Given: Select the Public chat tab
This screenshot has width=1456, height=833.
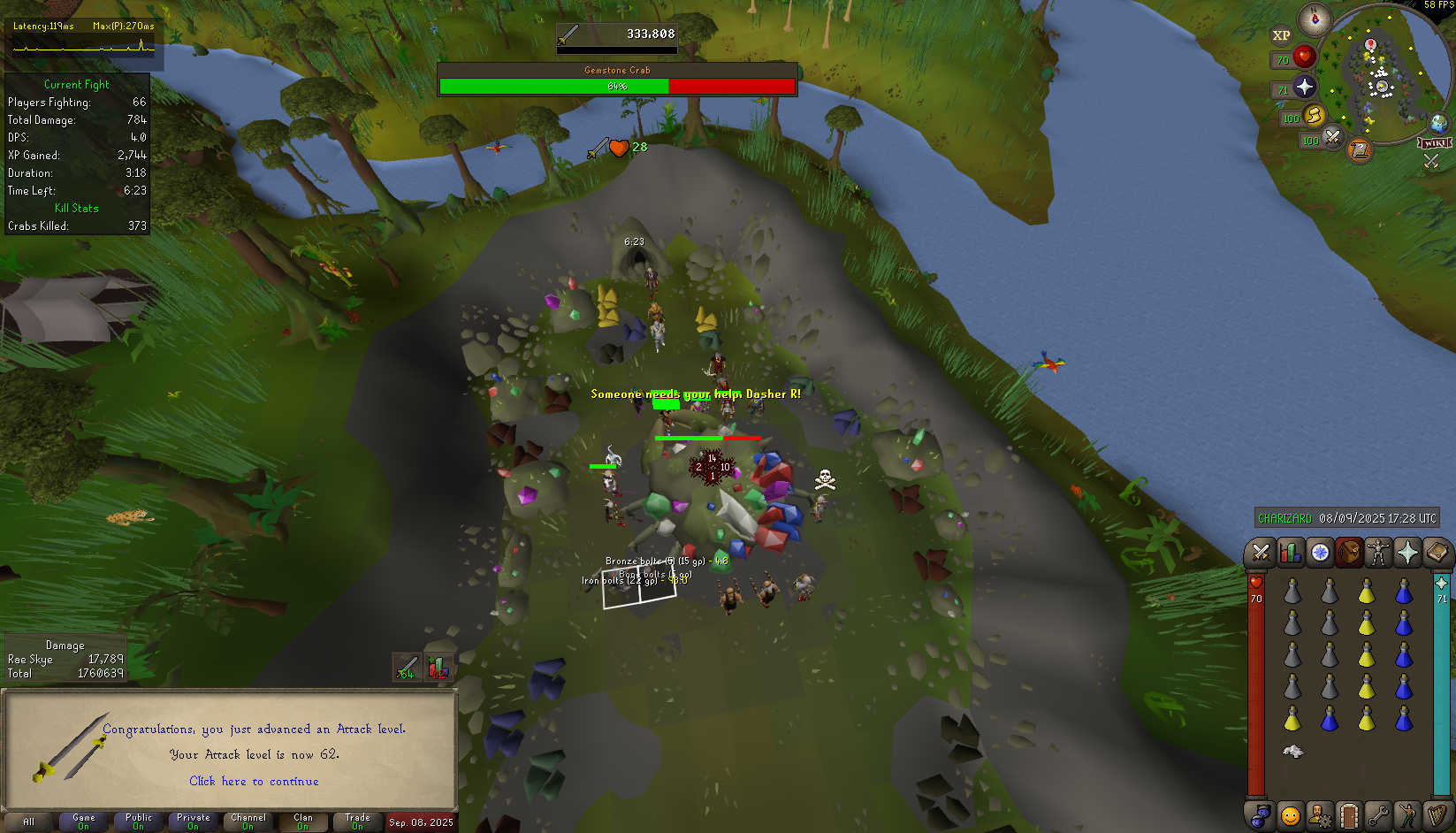Looking at the screenshot, I should click(139, 822).
